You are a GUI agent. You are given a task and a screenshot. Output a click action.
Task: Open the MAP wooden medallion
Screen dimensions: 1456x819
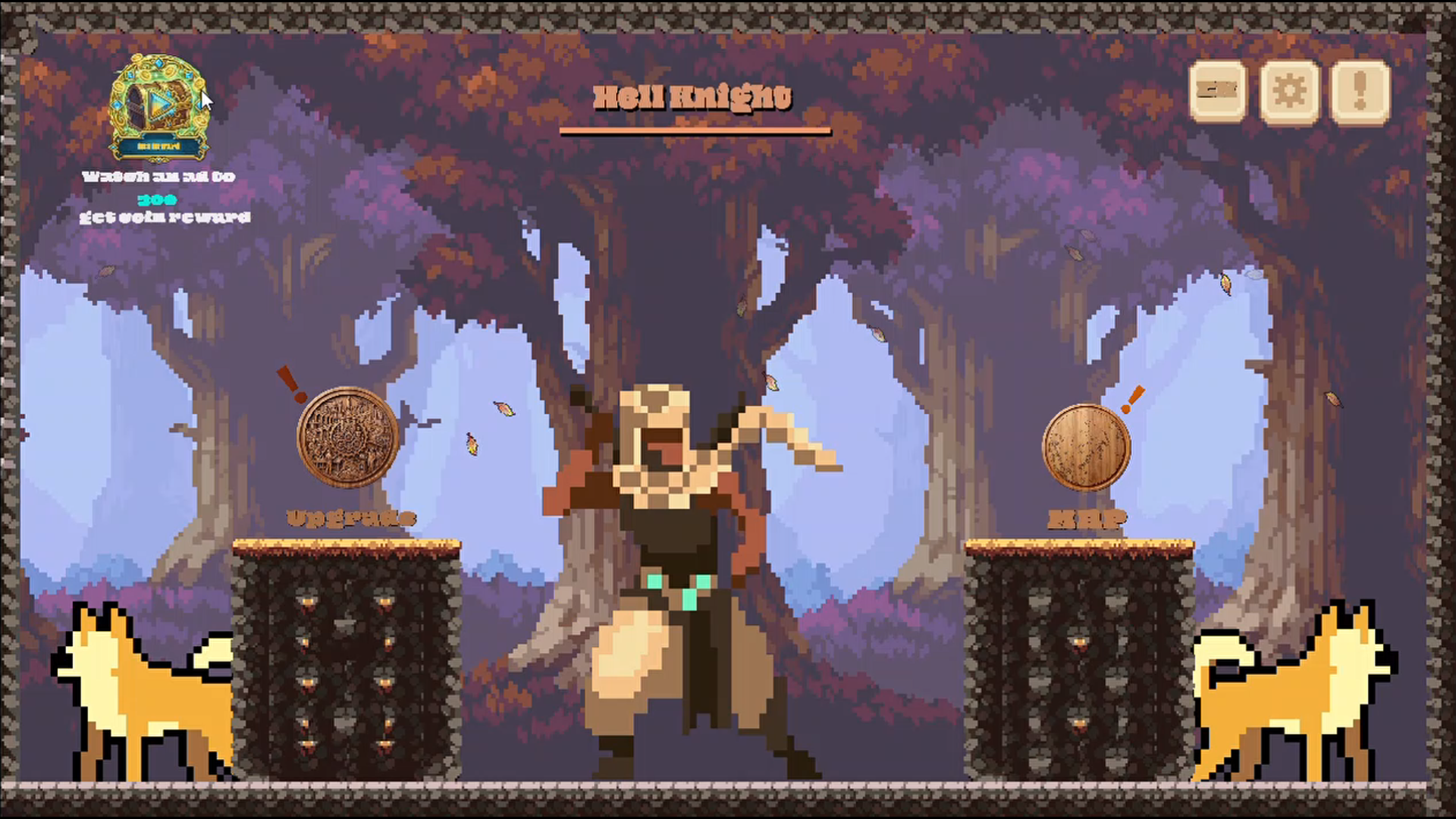(1086, 446)
